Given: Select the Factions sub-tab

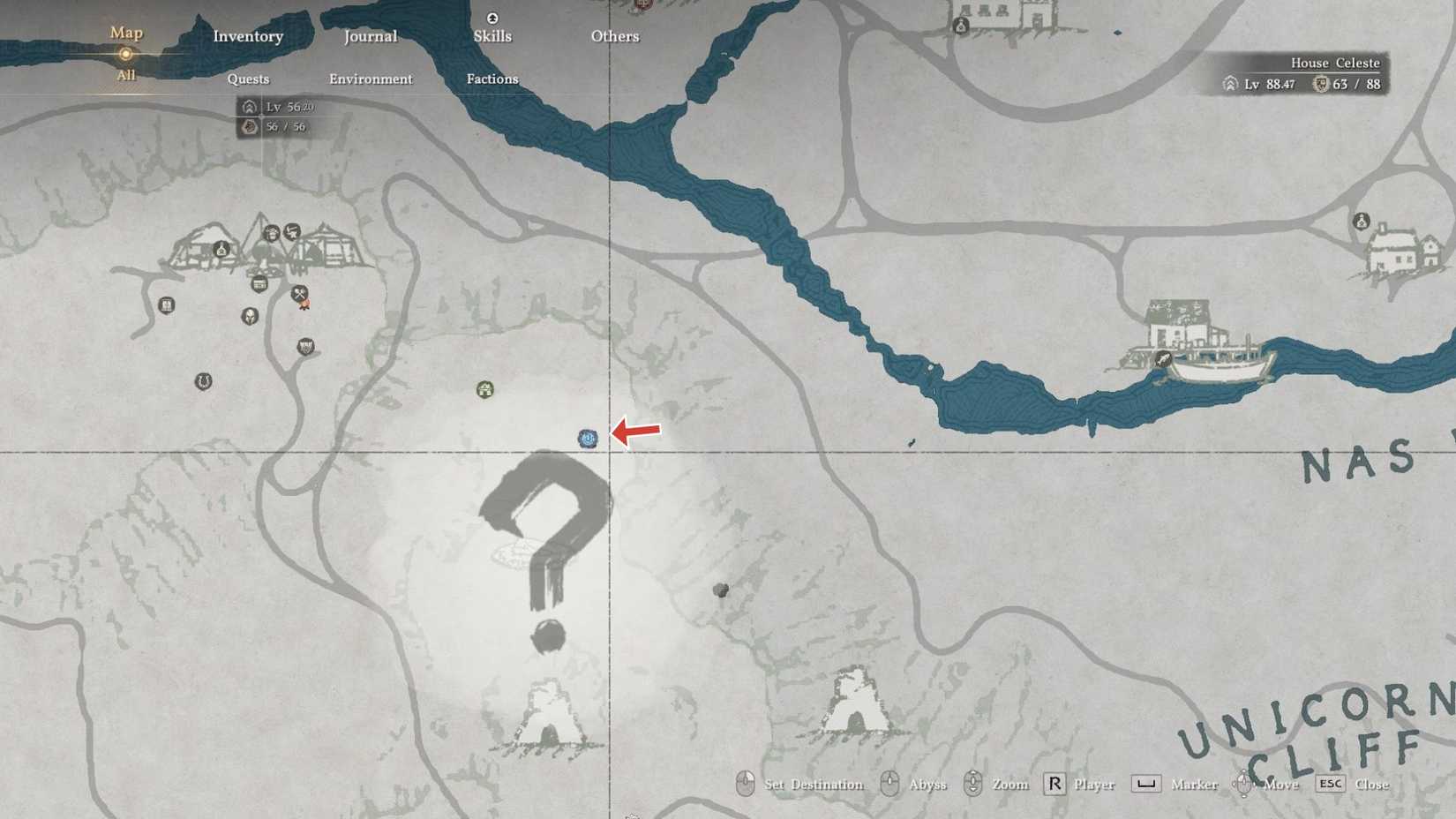Looking at the screenshot, I should click(x=492, y=79).
